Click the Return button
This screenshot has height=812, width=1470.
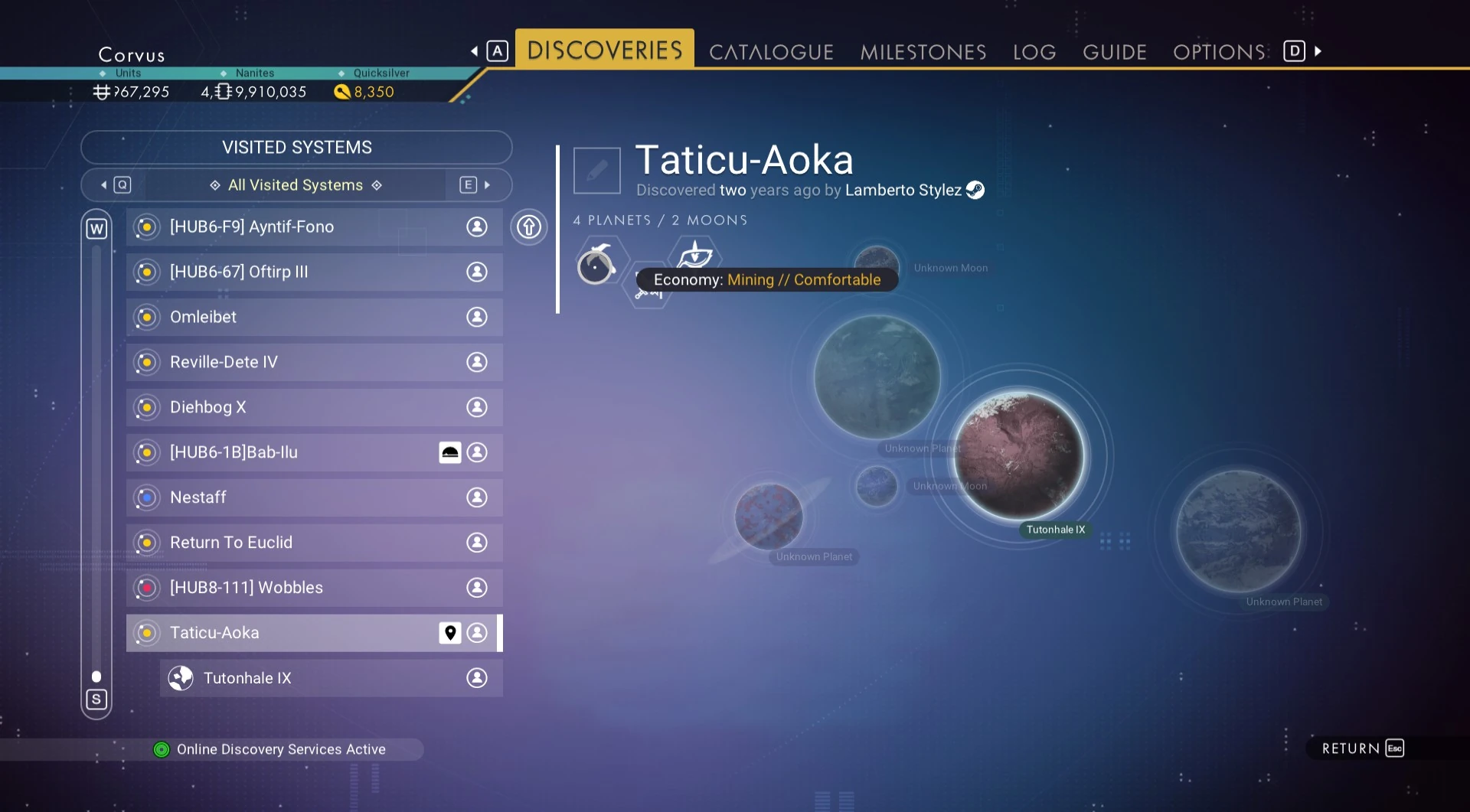click(x=1361, y=748)
